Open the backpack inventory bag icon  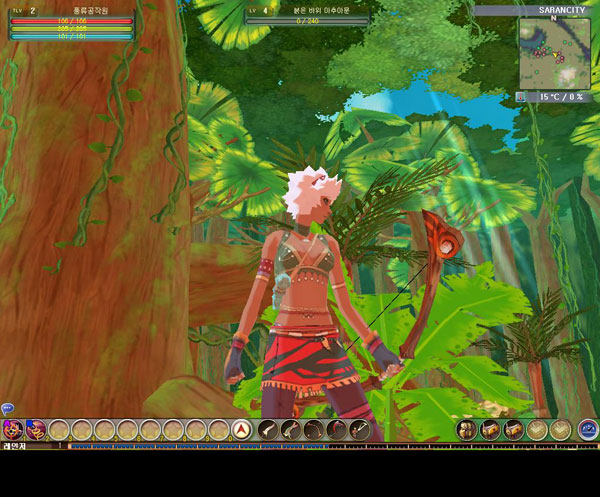467,430
